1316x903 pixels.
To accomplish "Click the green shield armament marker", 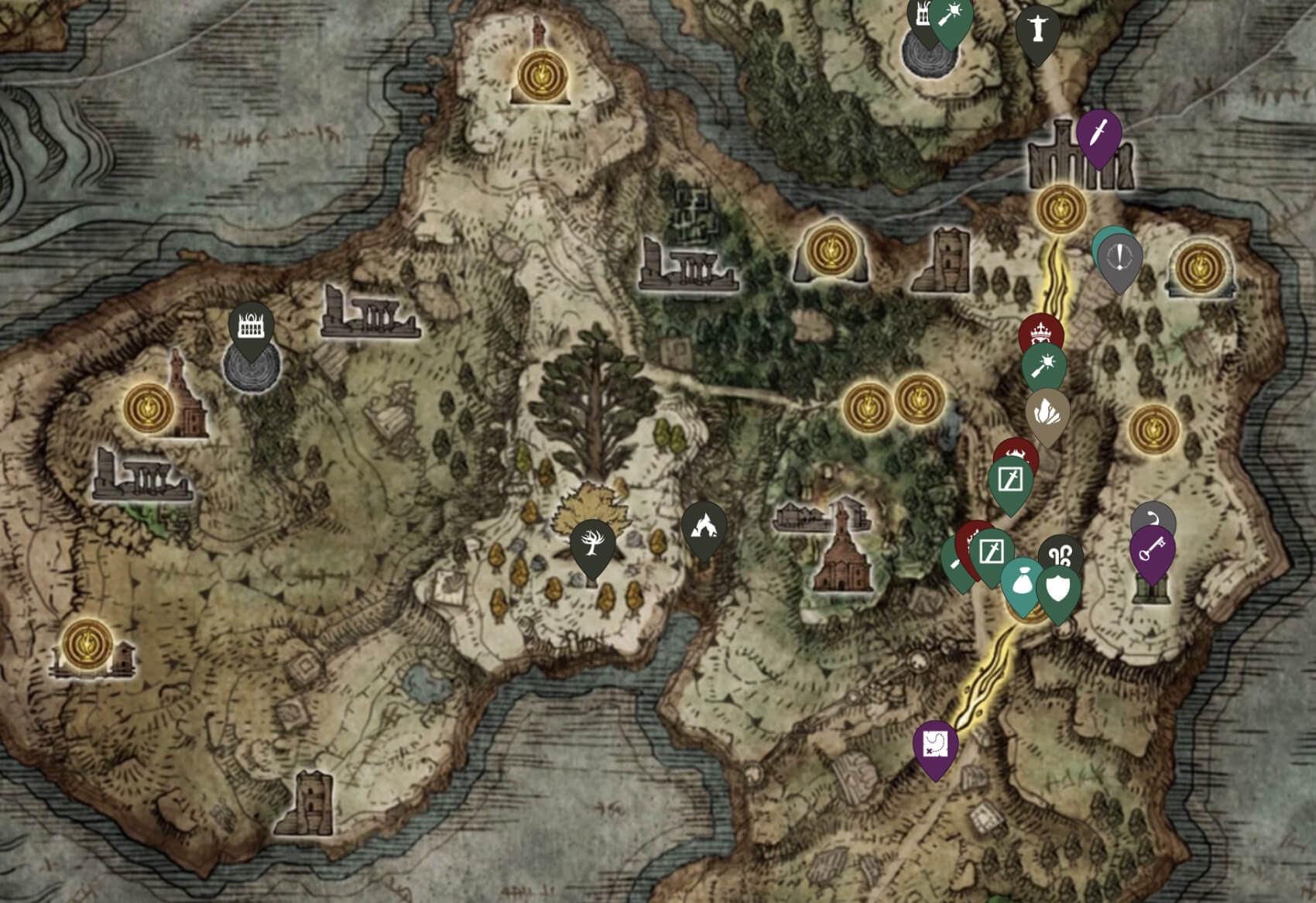I will pos(1058,589).
